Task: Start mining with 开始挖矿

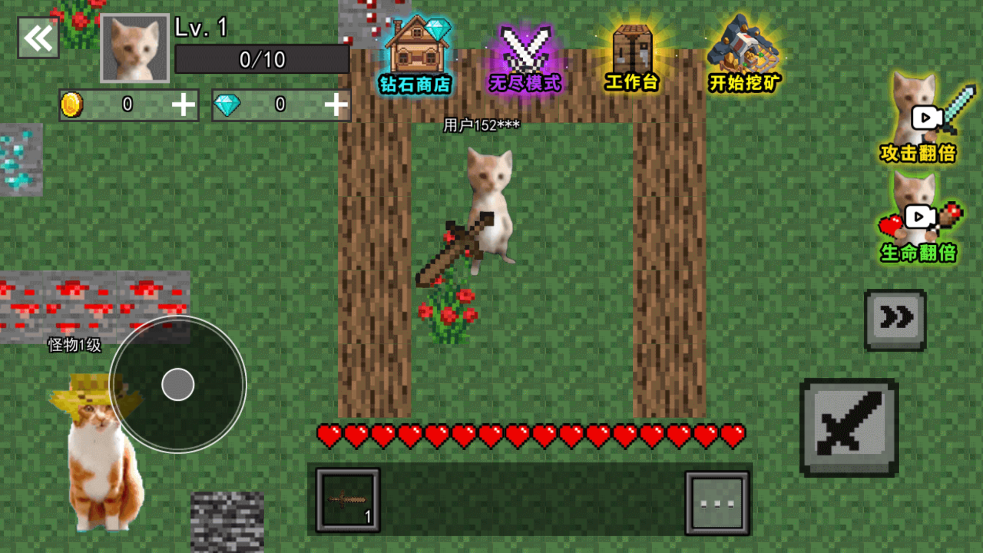Action: point(744,57)
